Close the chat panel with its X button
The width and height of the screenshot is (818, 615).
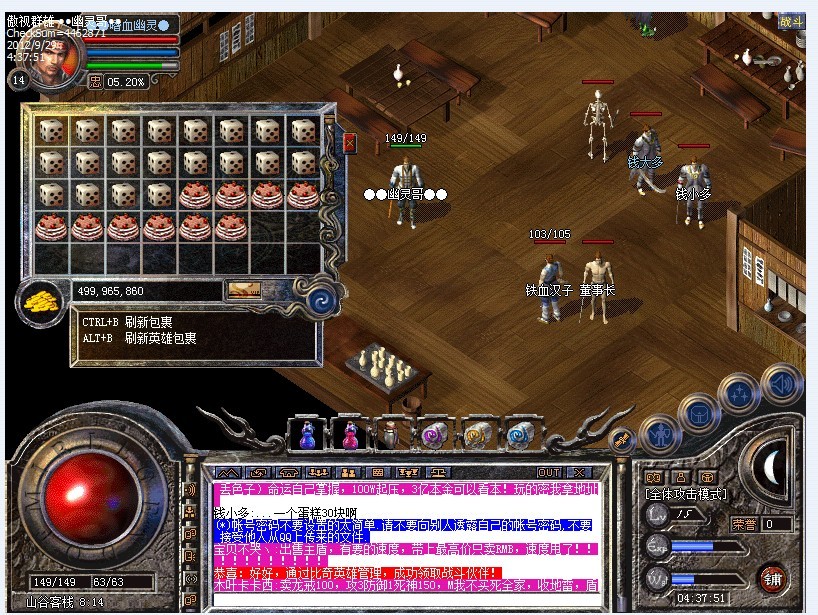point(578,472)
